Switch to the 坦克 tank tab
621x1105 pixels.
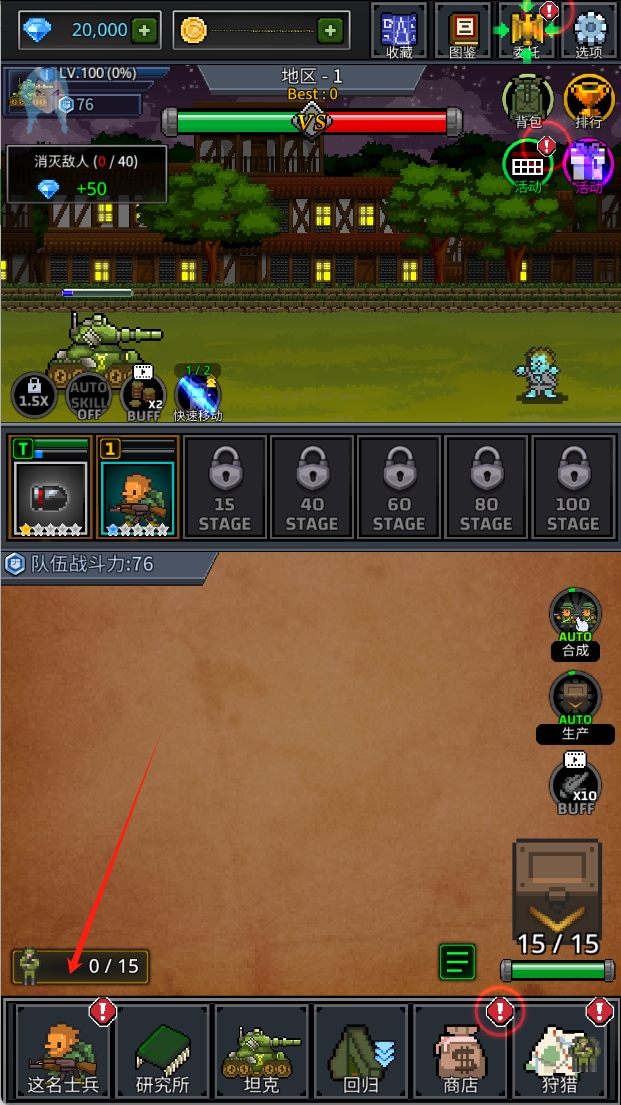point(261,1052)
